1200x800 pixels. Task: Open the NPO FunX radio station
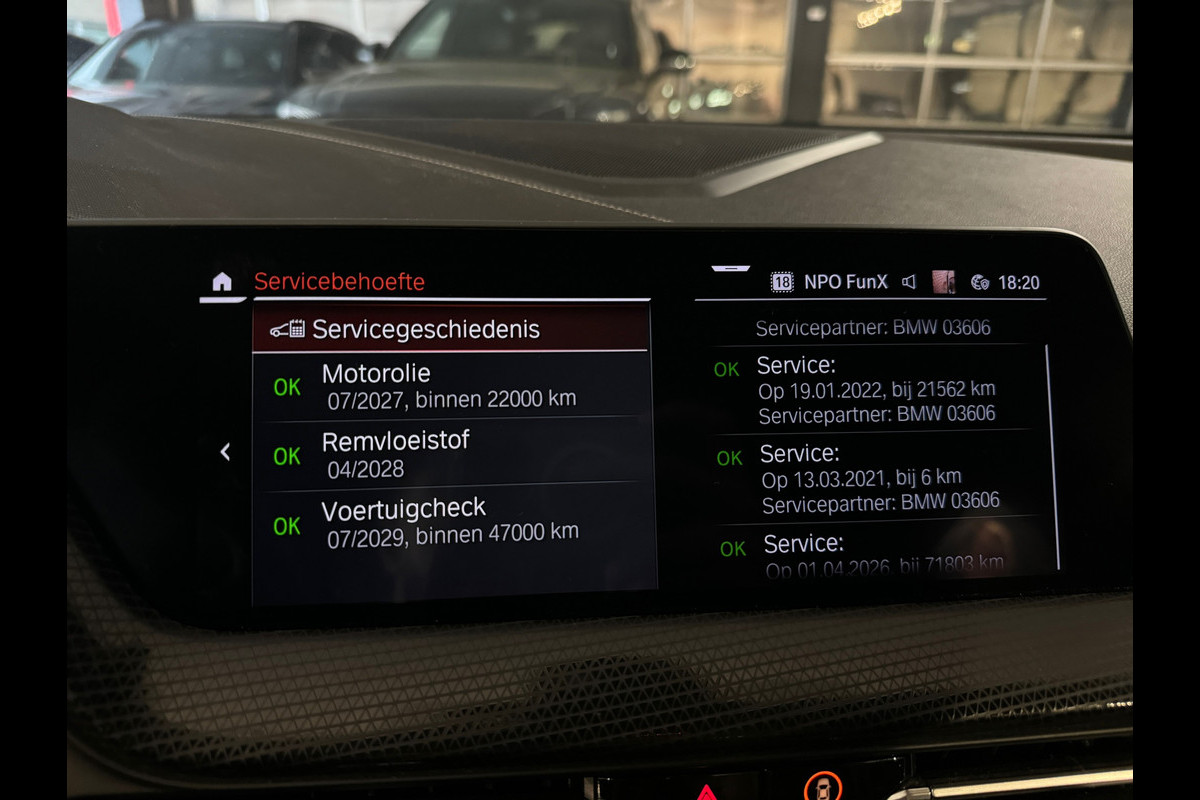pyautogui.click(x=845, y=282)
